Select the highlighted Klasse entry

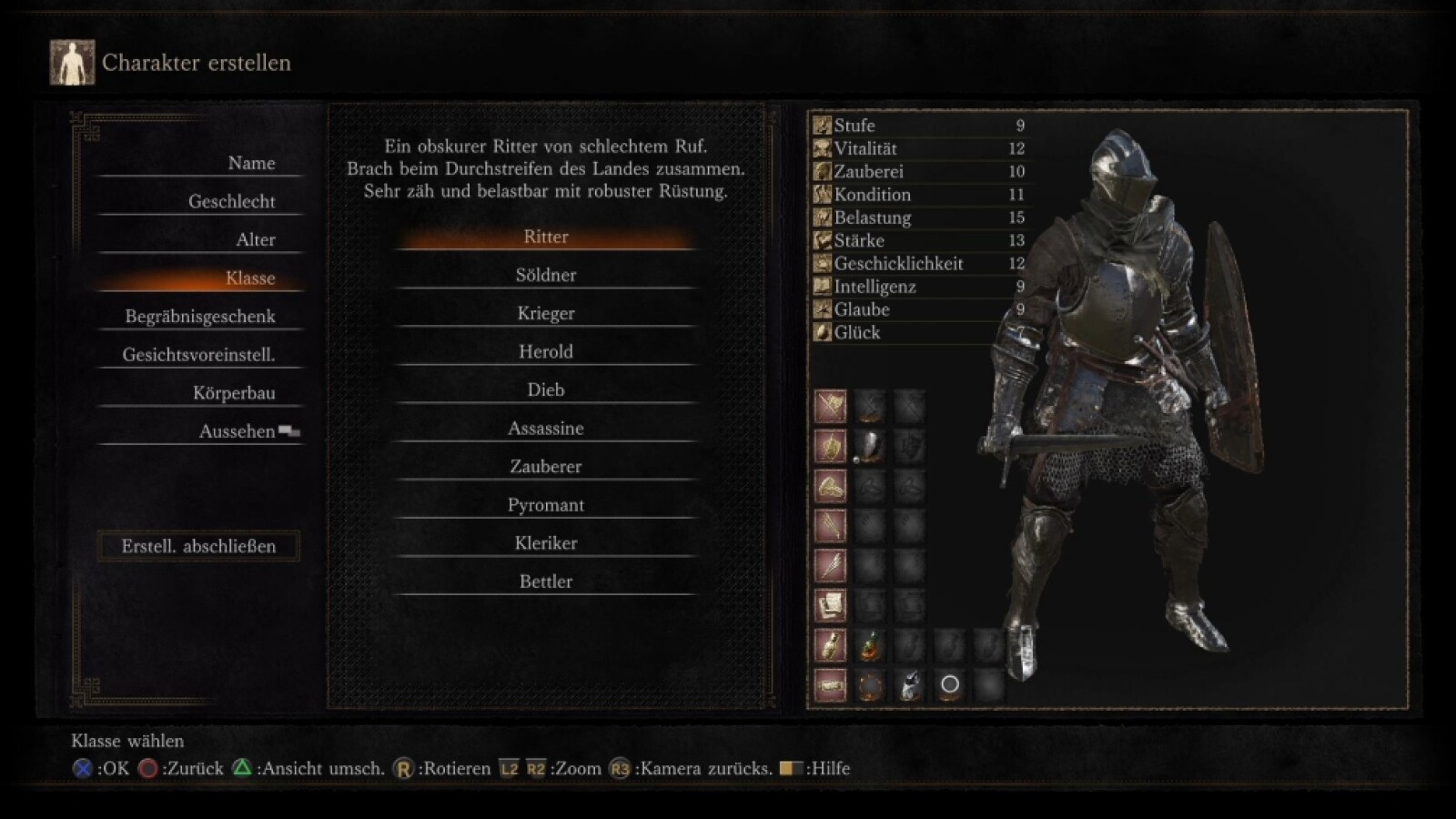pyautogui.click(x=249, y=278)
